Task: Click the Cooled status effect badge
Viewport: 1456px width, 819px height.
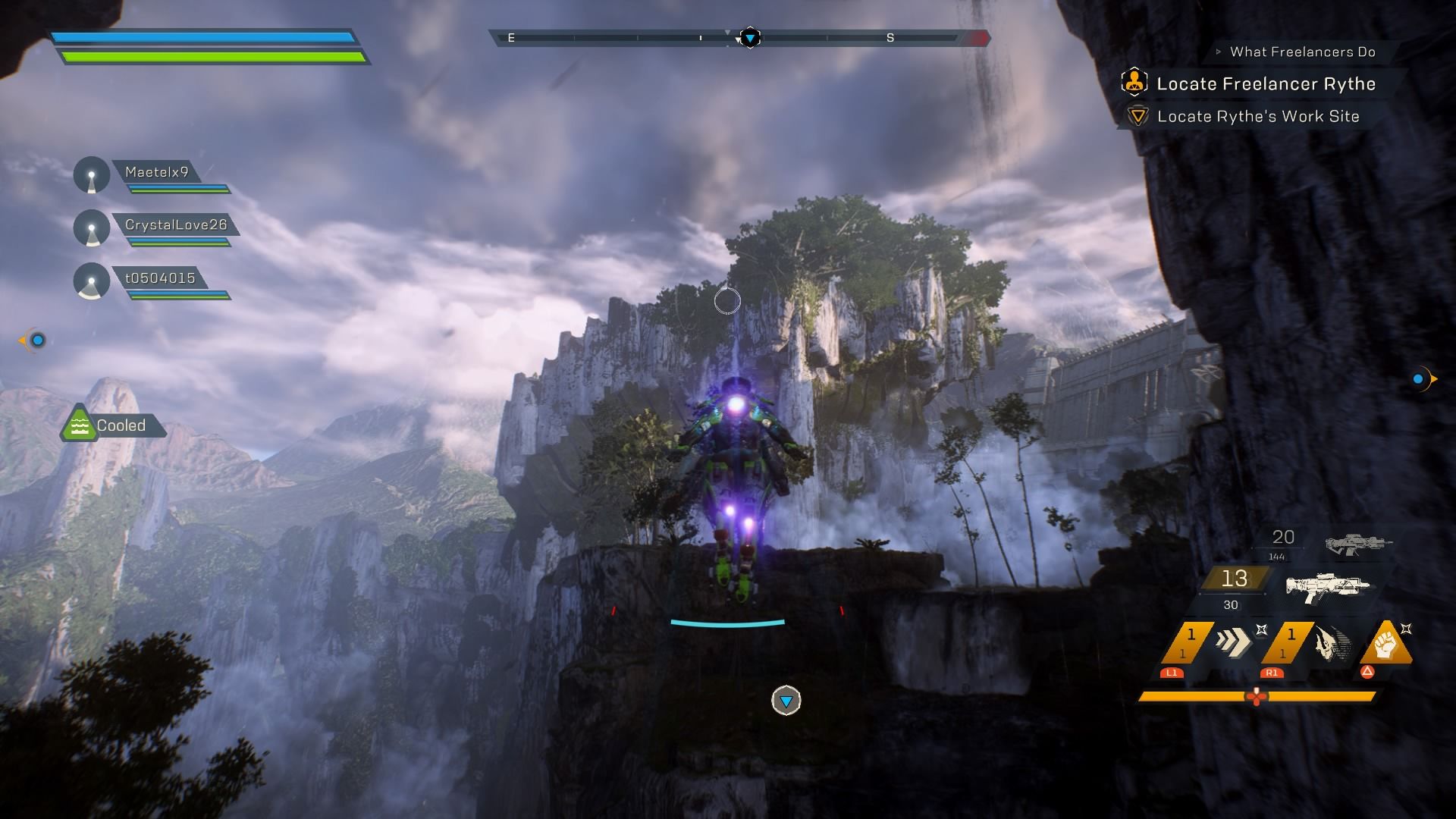Action: (x=114, y=425)
